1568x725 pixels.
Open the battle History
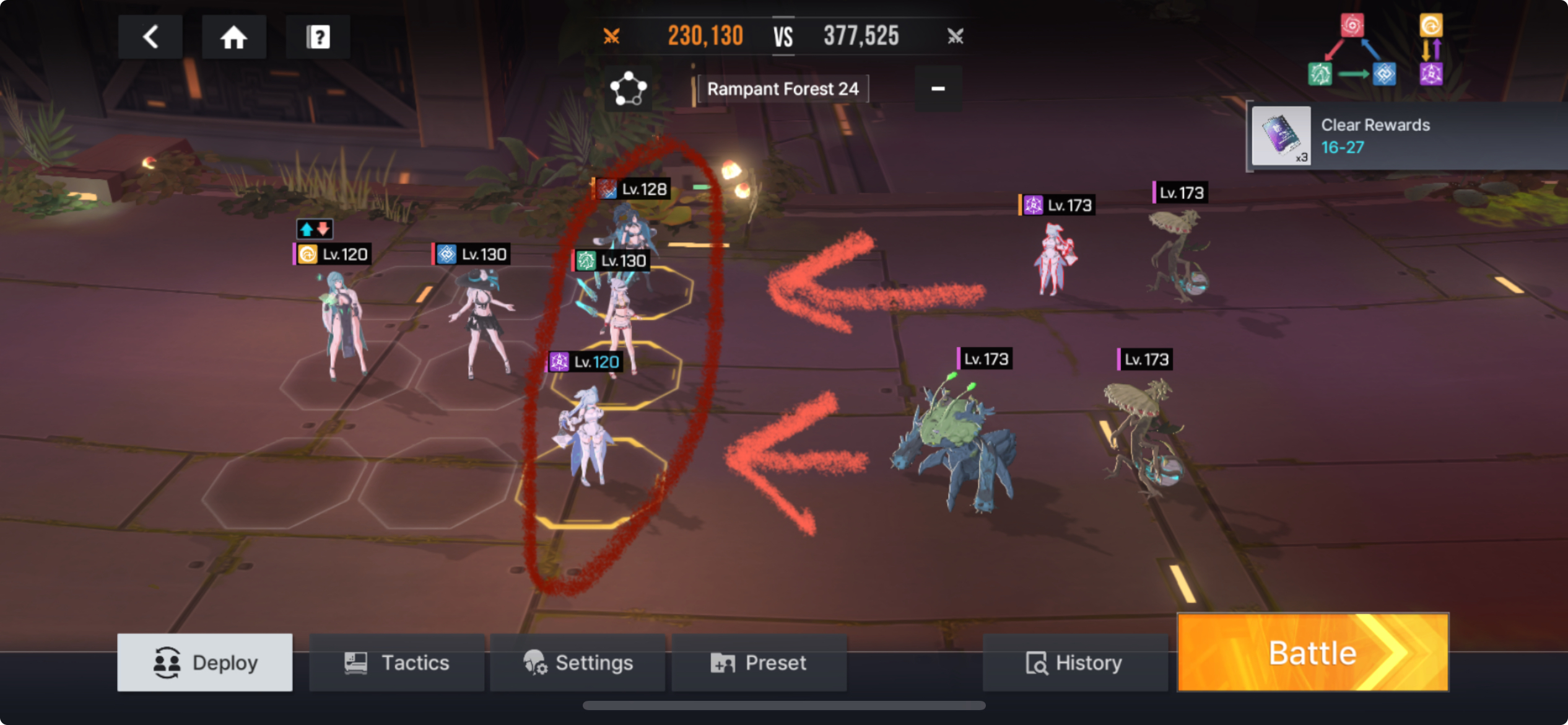[x=1074, y=662]
